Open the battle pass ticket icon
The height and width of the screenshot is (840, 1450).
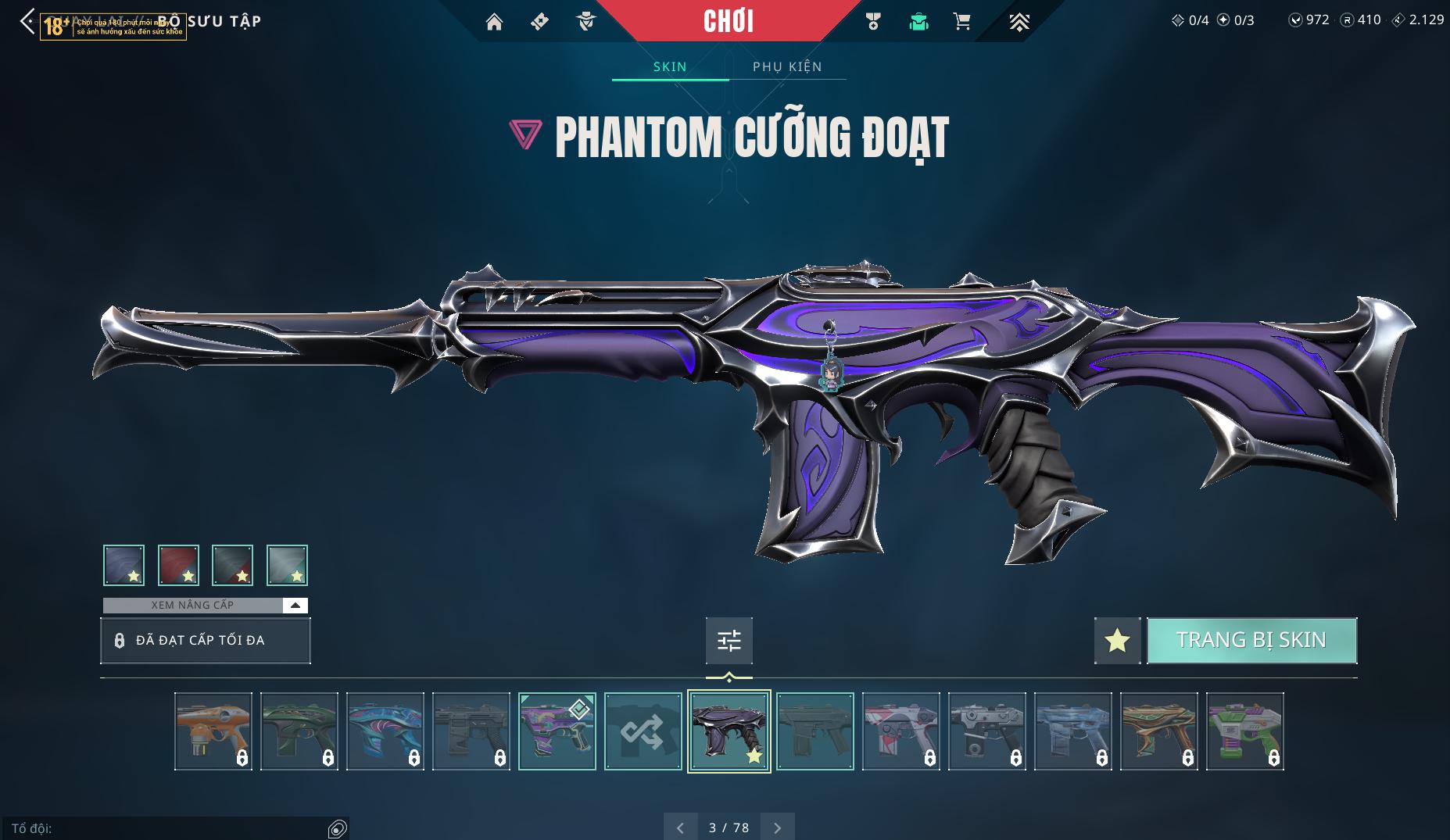pyautogui.click(x=539, y=22)
